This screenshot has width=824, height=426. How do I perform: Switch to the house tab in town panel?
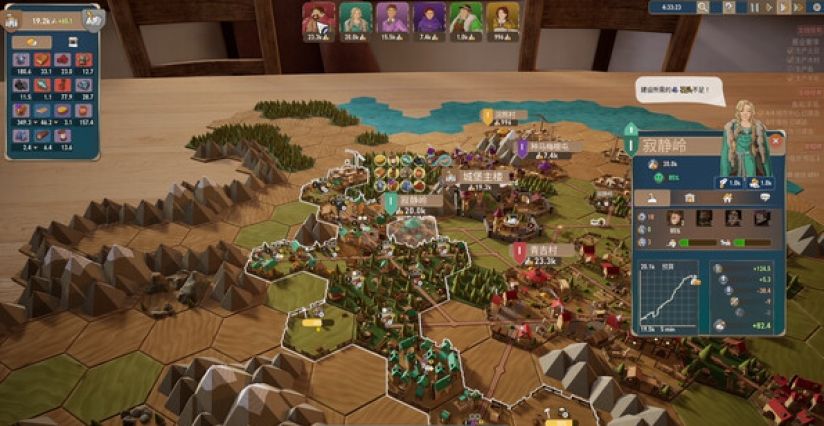(728, 198)
